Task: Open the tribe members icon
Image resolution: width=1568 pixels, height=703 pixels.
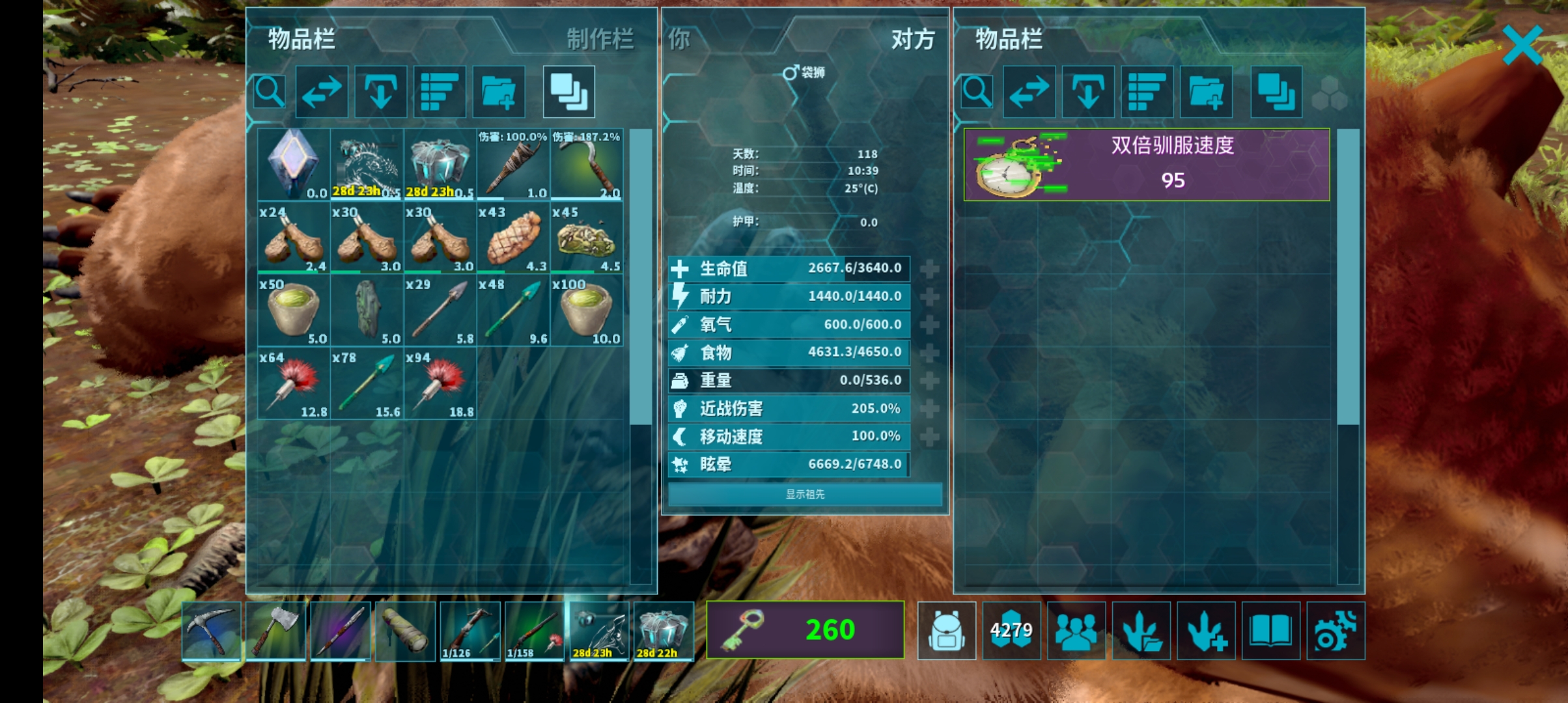Action: (x=1076, y=630)
